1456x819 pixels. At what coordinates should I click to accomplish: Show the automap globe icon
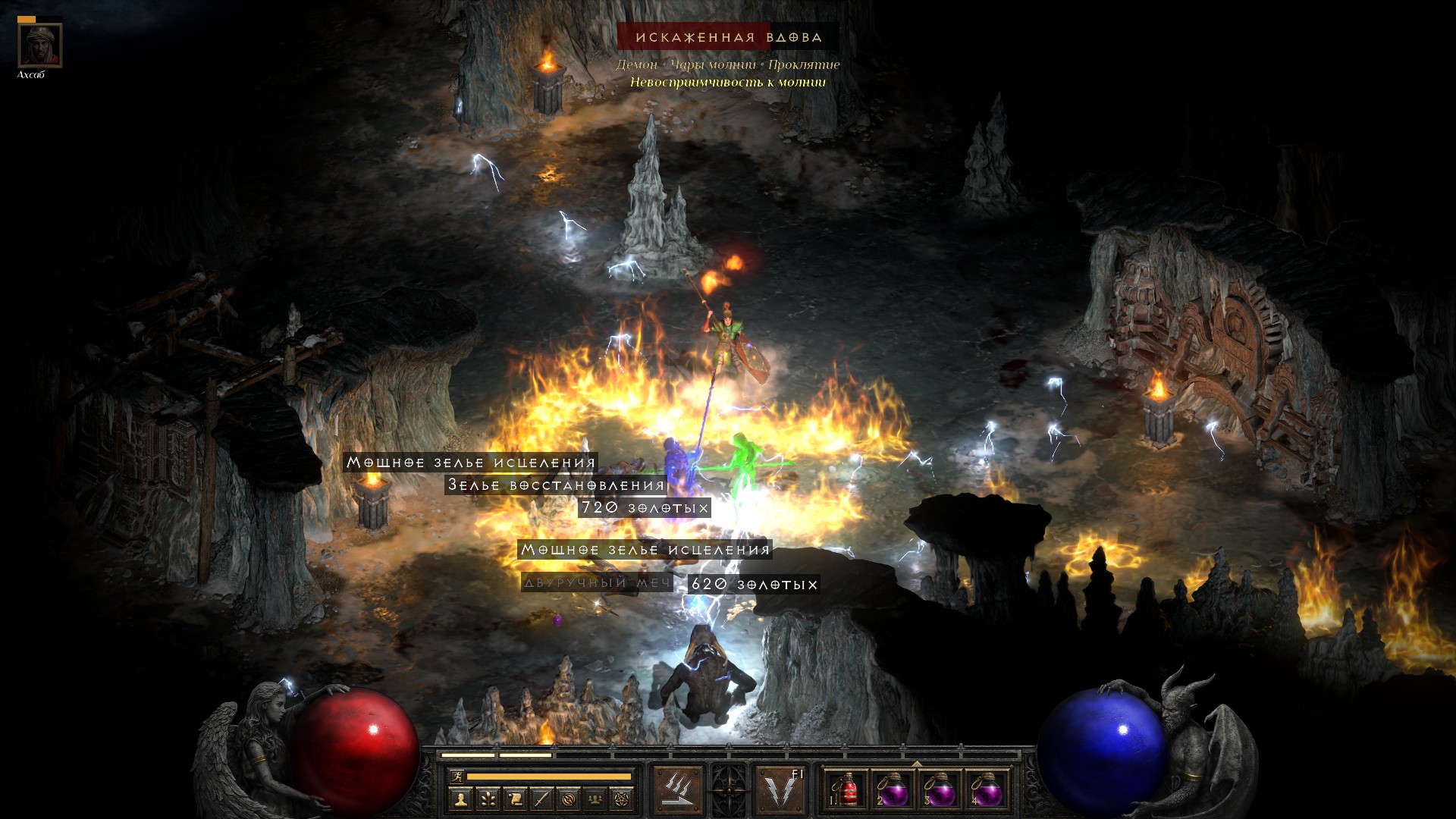tap(569, 799)
